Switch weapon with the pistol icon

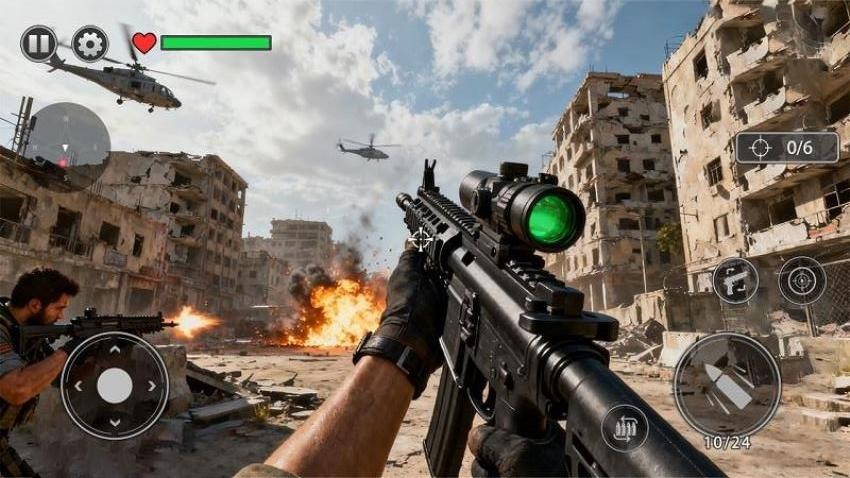pos(735,280)
